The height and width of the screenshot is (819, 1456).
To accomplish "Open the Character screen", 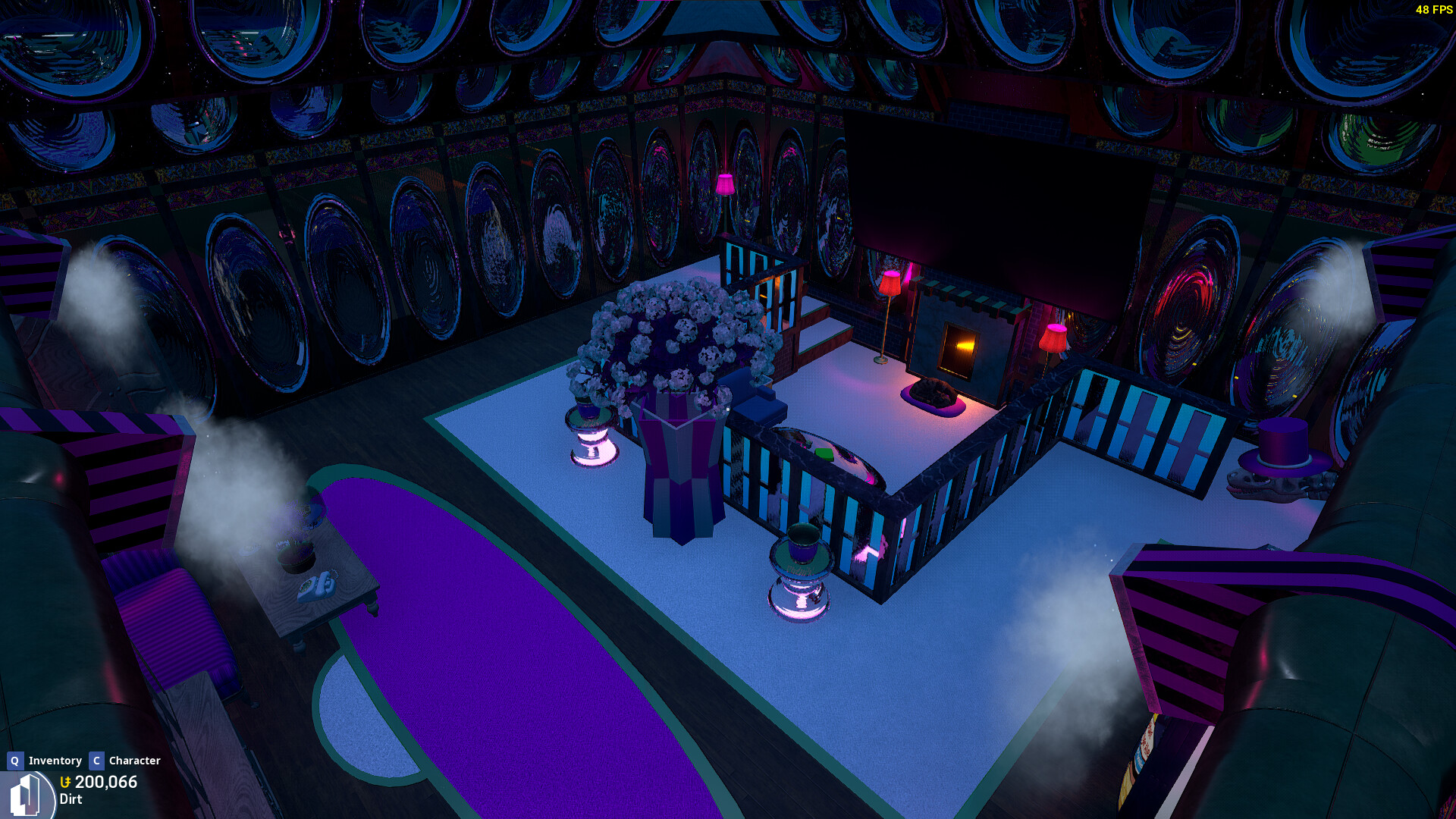I will click(x=126, y=761).
